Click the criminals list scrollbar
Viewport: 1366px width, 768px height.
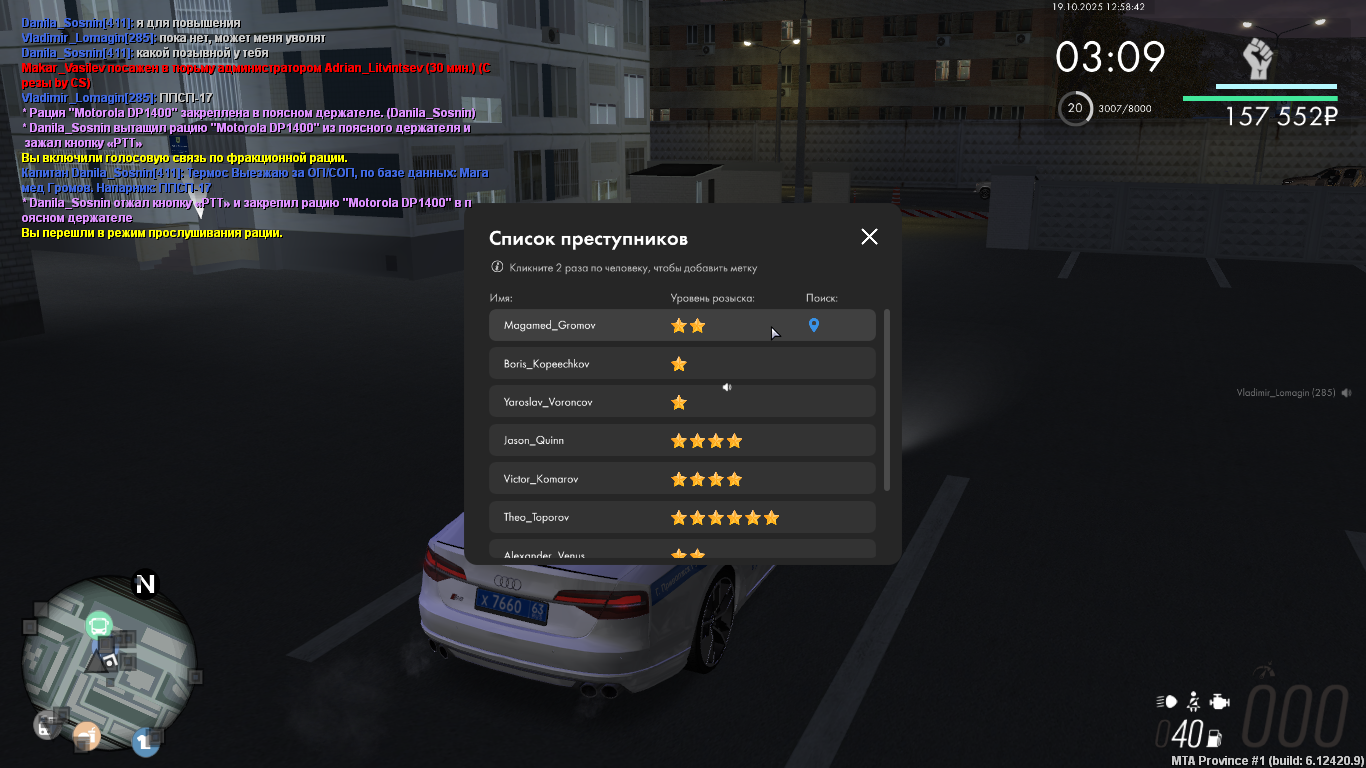(x=887, y=400)
